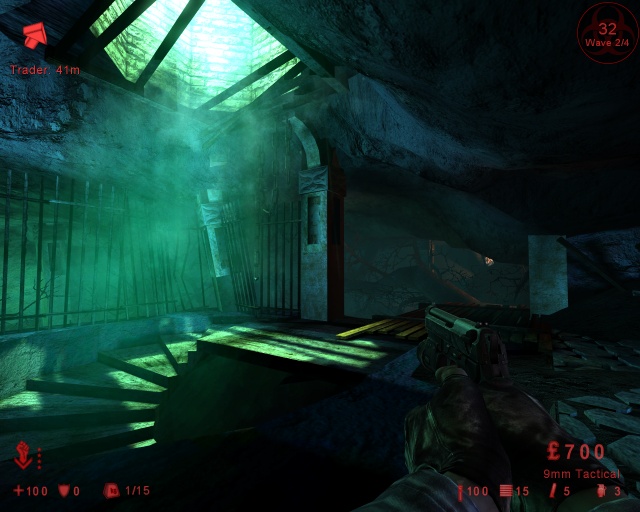Select the biohazard wave counter emblem
The width and height of the screenshot is (640, 512).
[x=607, y=31]
